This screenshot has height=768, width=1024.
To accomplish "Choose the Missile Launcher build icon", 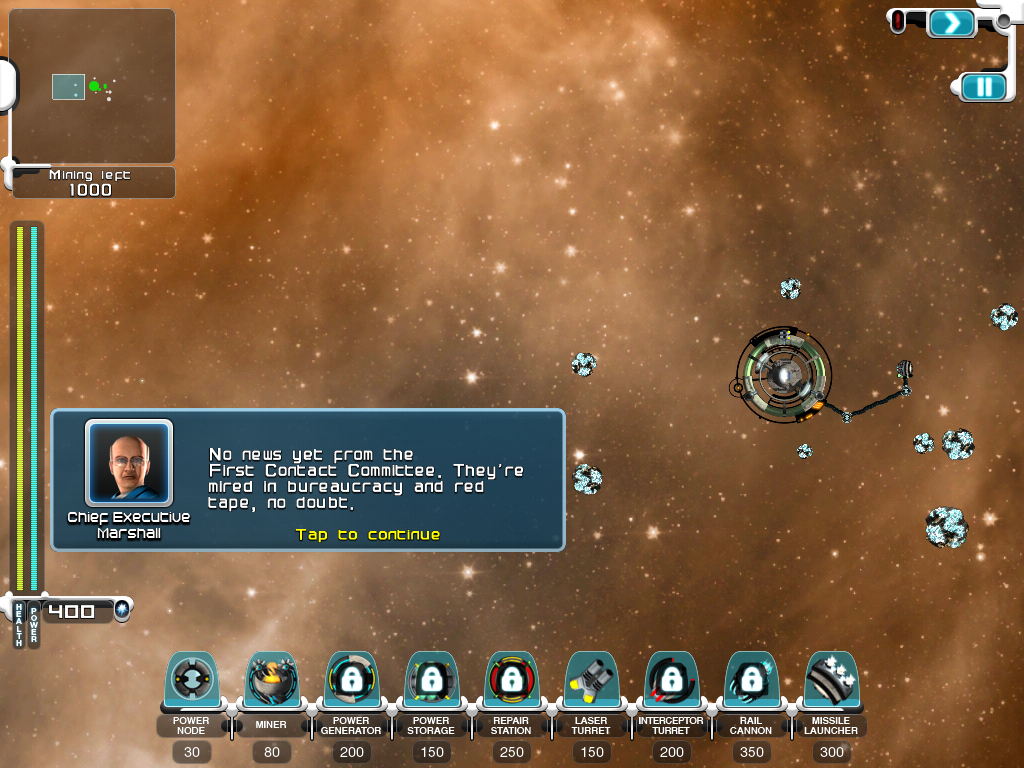I will coord(831,681).
